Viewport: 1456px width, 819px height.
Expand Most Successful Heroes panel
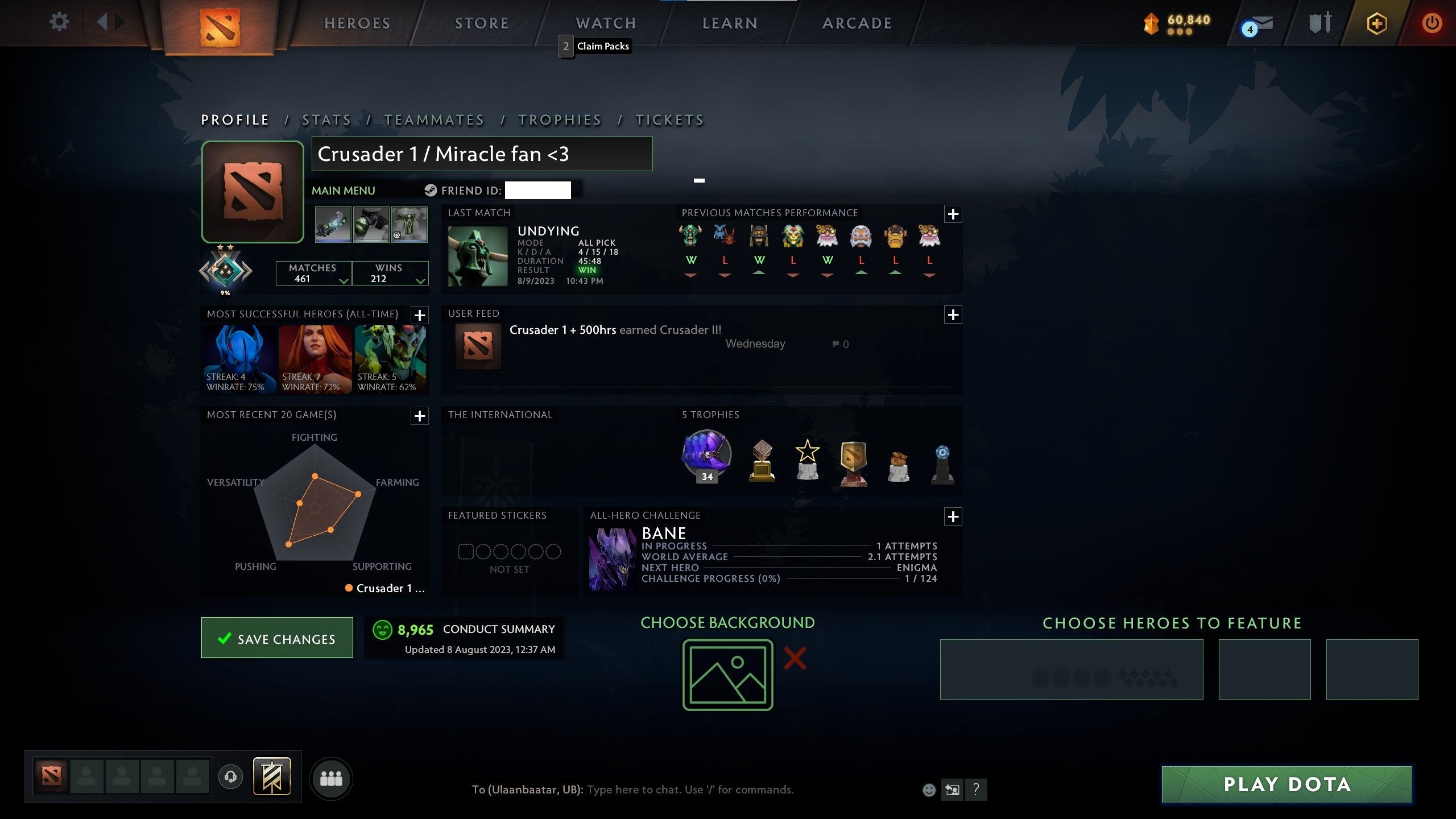click(x=420, y=315)
